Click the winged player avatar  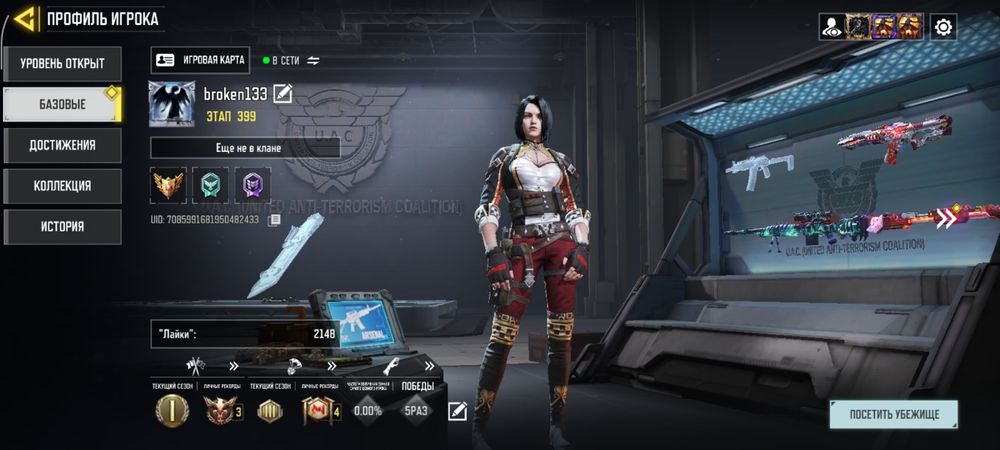[x=171, y=104]
